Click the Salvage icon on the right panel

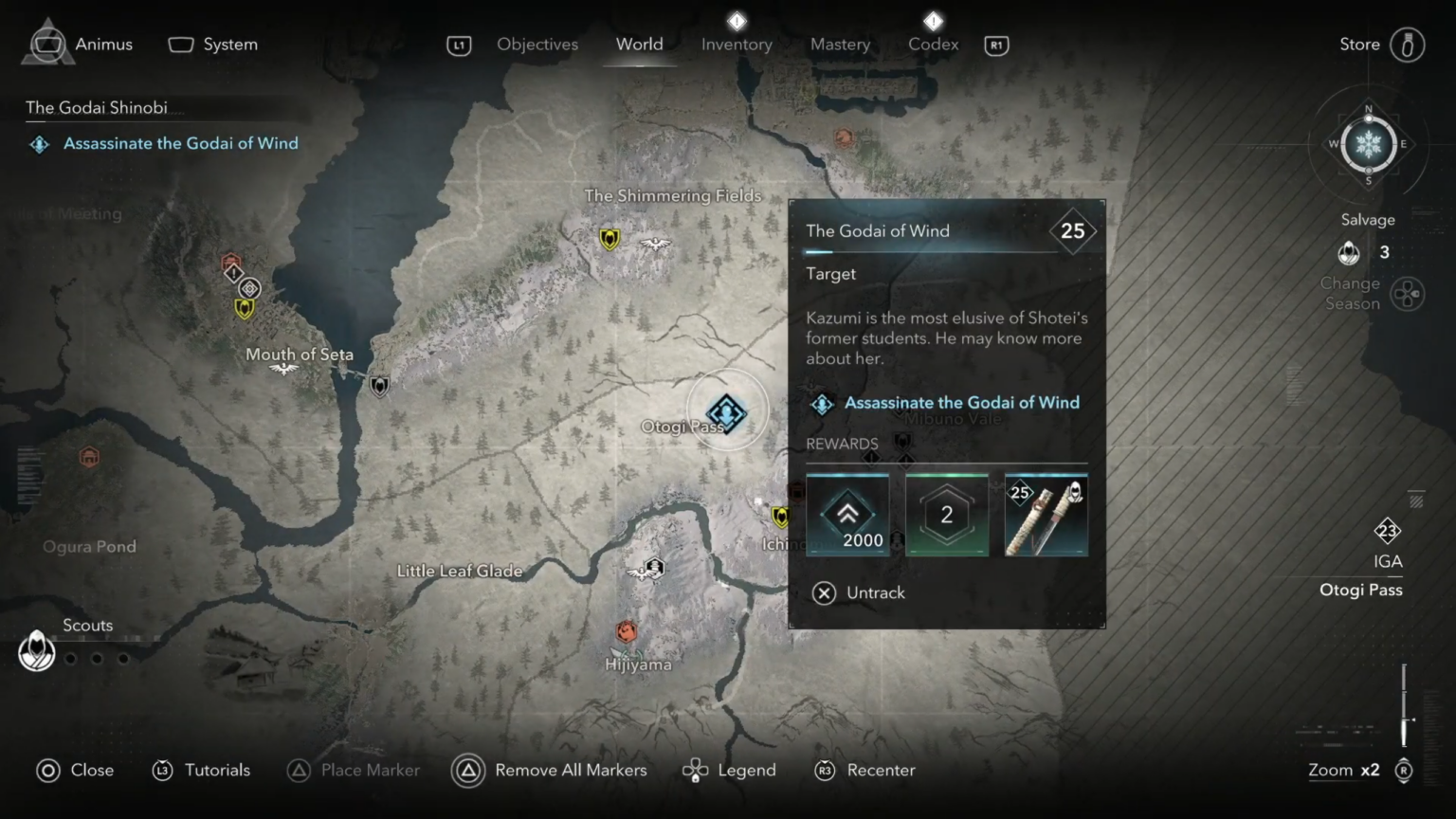(1348, 253)
